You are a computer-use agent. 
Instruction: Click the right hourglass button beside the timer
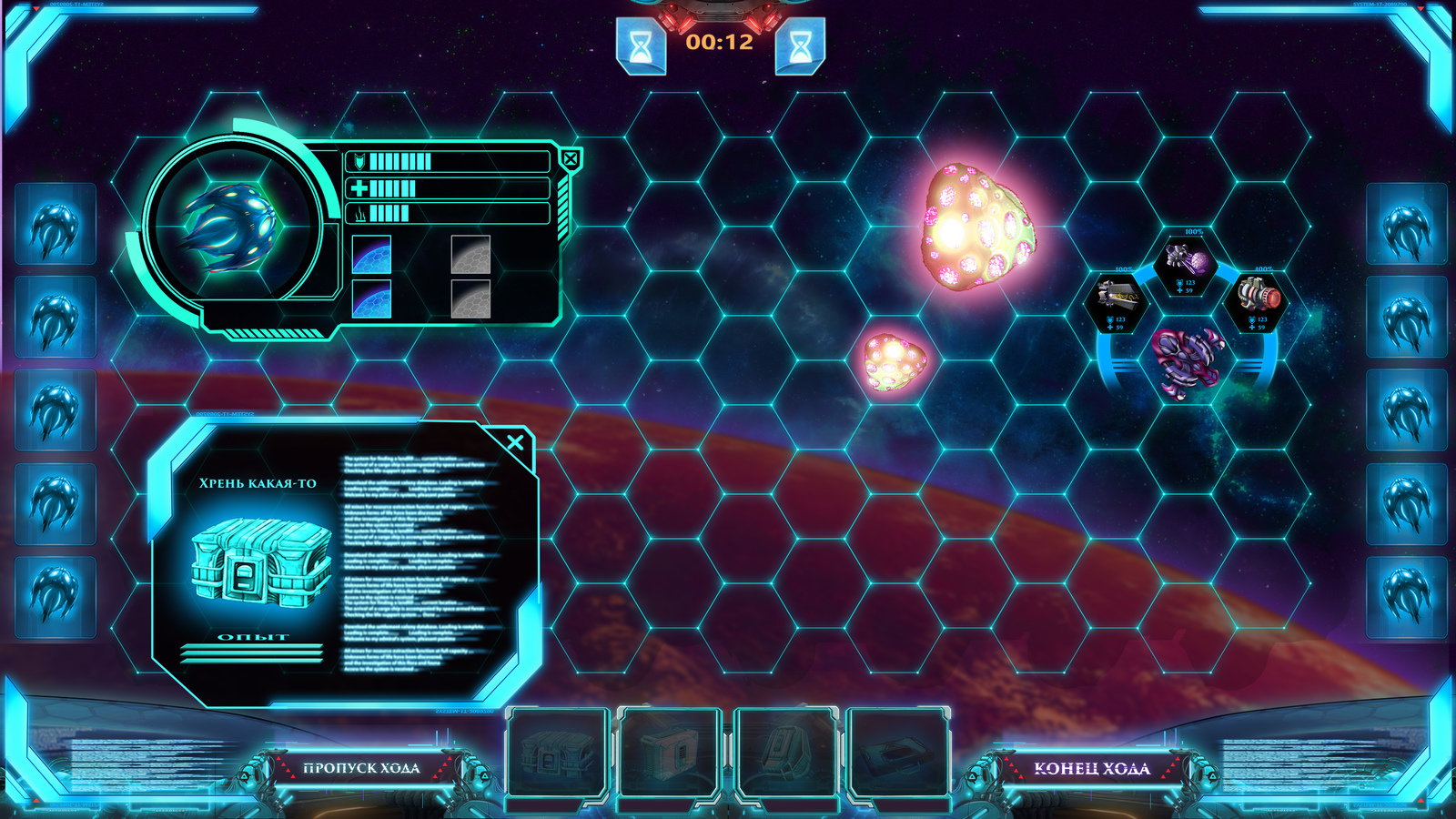pyautogui.click(x=800, y=45)
